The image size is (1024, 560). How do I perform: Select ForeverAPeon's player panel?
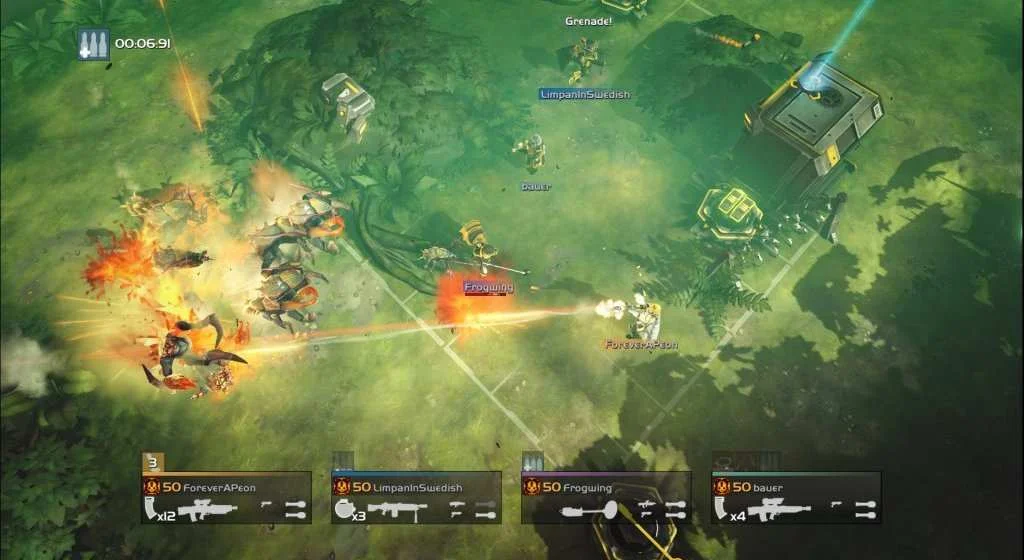tap(226, 497)
